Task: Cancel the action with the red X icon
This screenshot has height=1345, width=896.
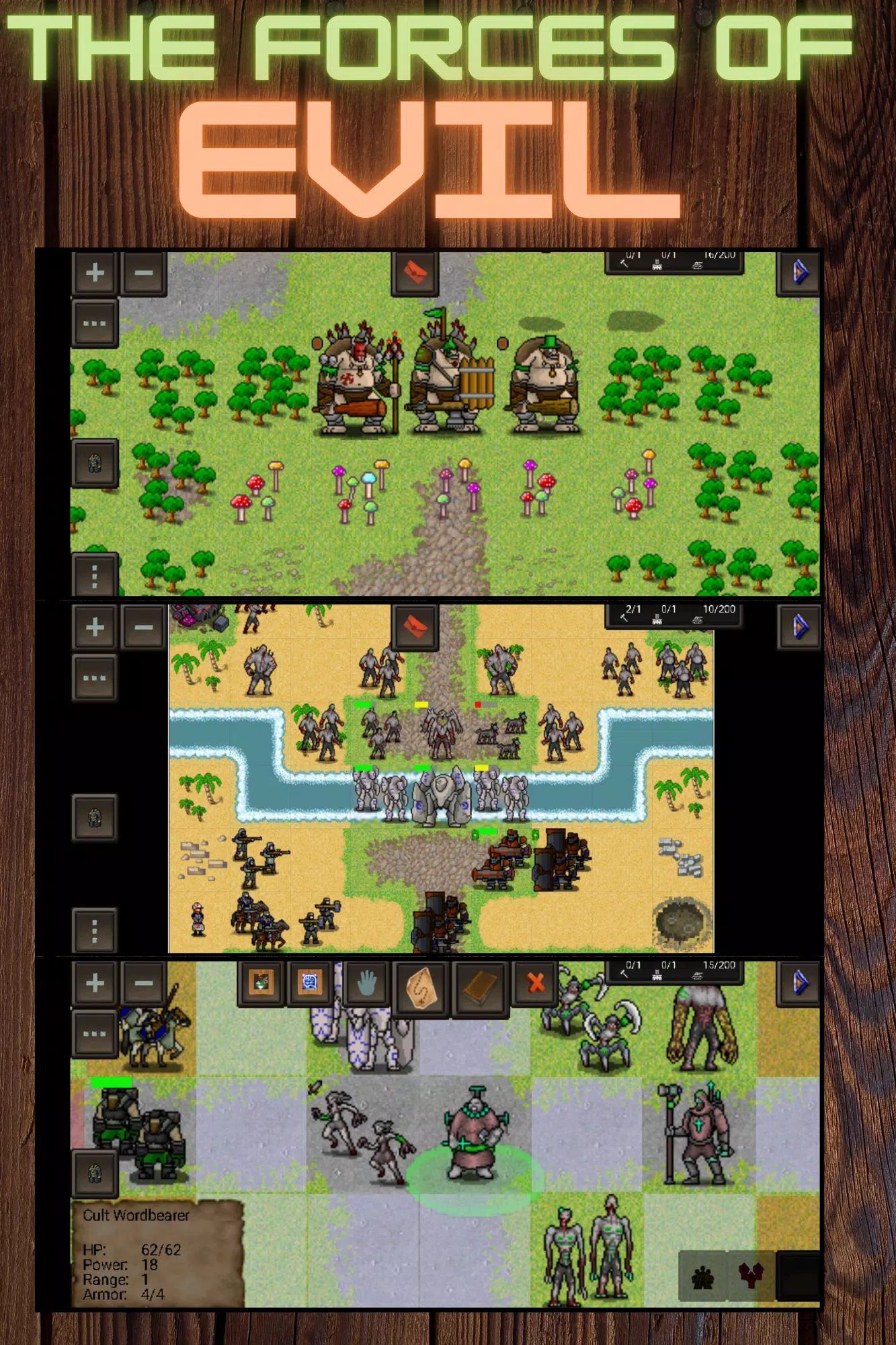Action: (x=534, y=984)
